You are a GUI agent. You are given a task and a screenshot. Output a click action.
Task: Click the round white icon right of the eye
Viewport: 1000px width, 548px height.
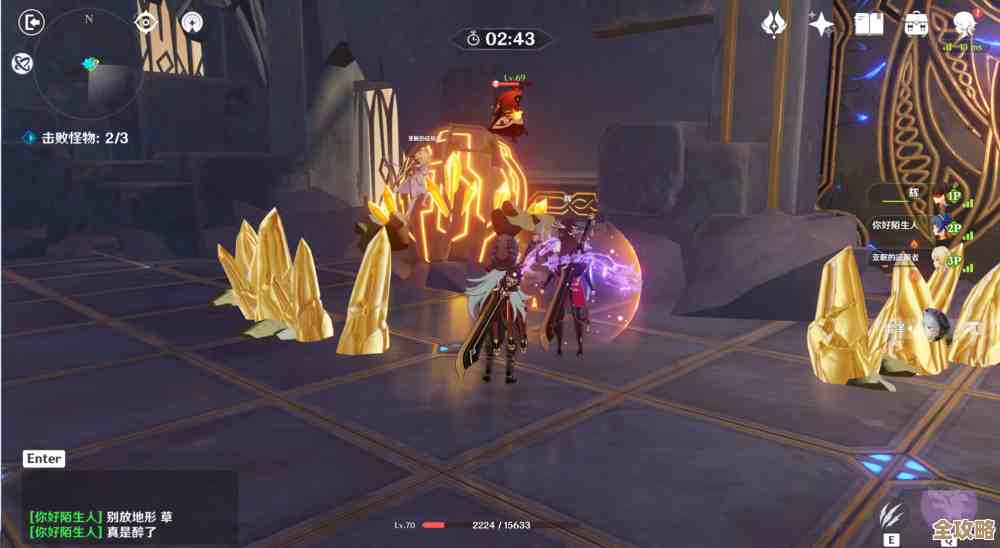(191, 22)
